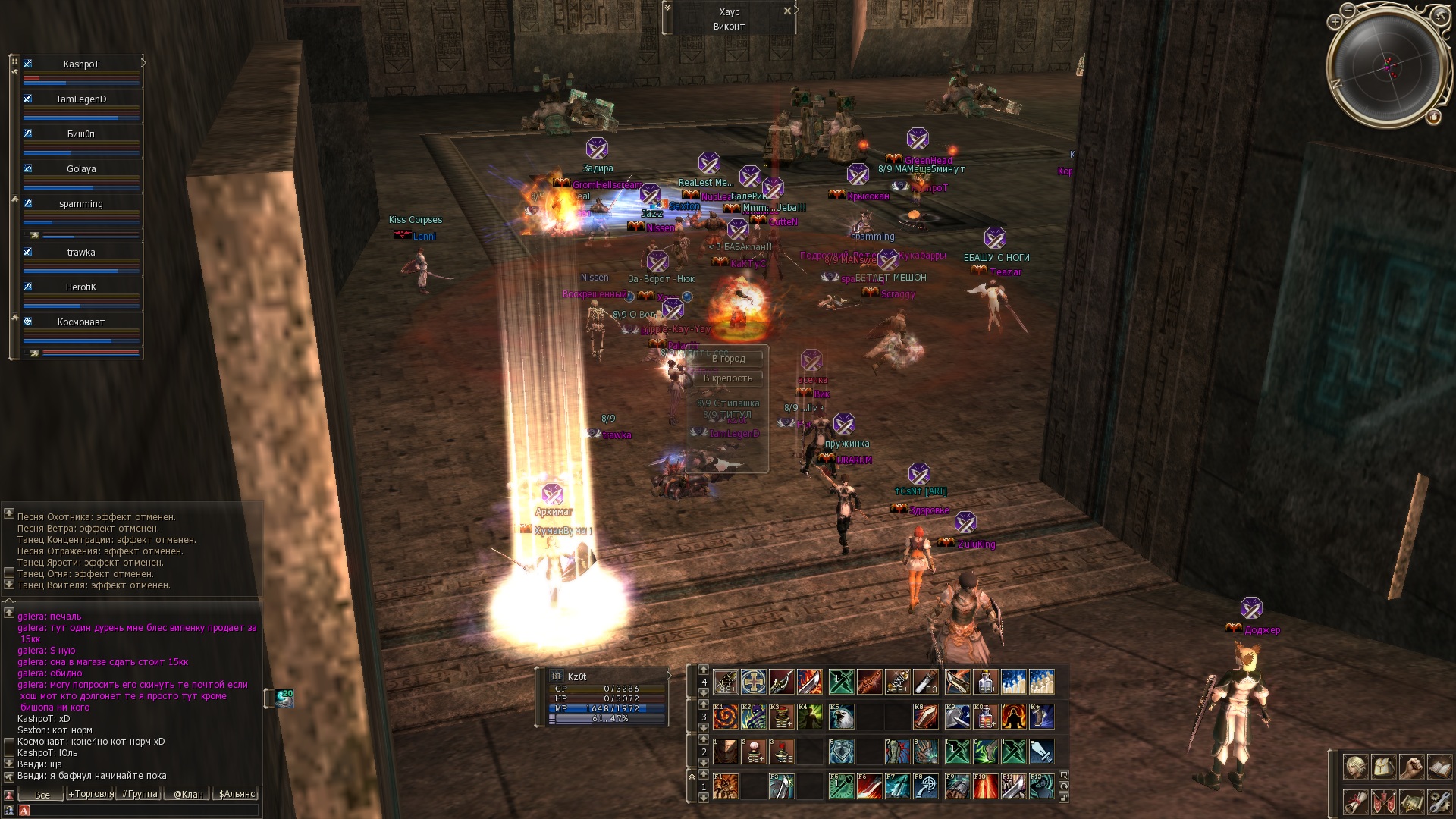Image resolution: width=1456 pixels, height=819 pixels.
Task: Open the character status elf portrait icon
Action: pos(1355,767)
